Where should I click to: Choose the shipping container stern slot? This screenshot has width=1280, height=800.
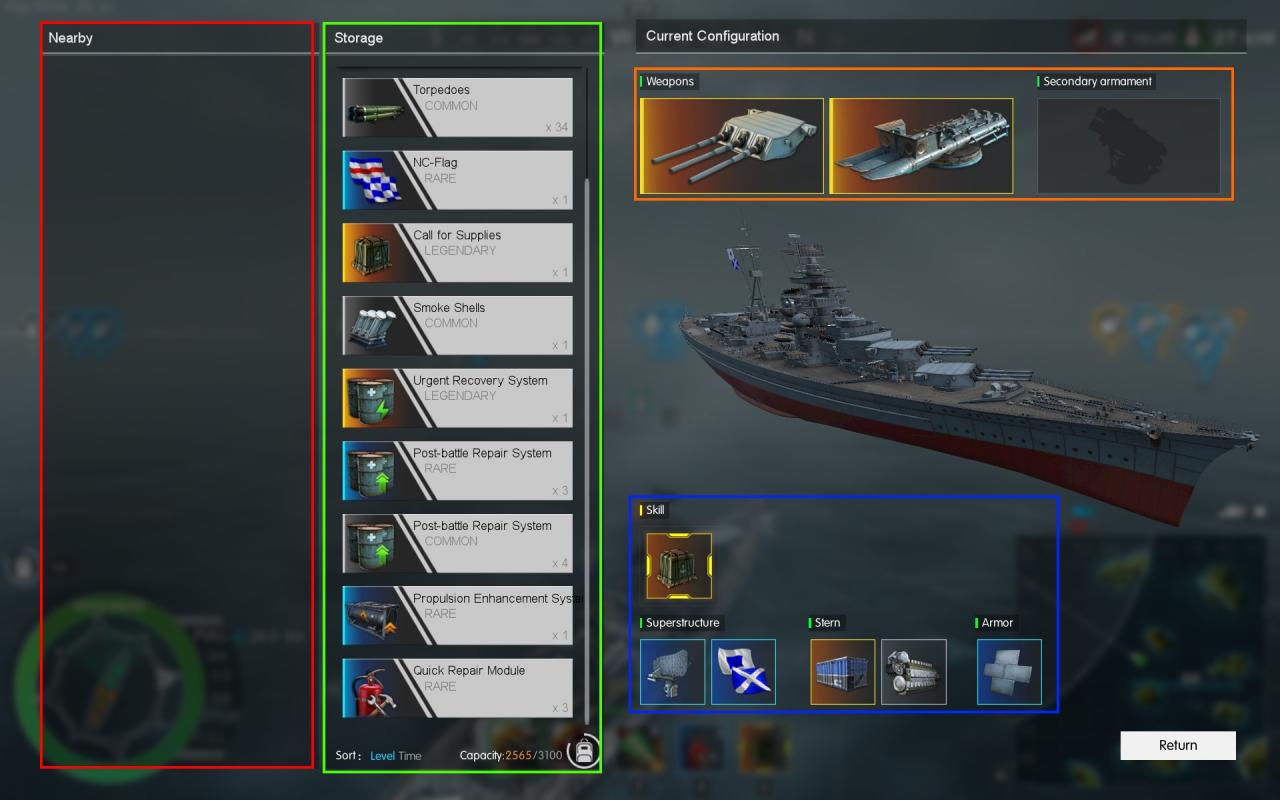pos(842,672)
